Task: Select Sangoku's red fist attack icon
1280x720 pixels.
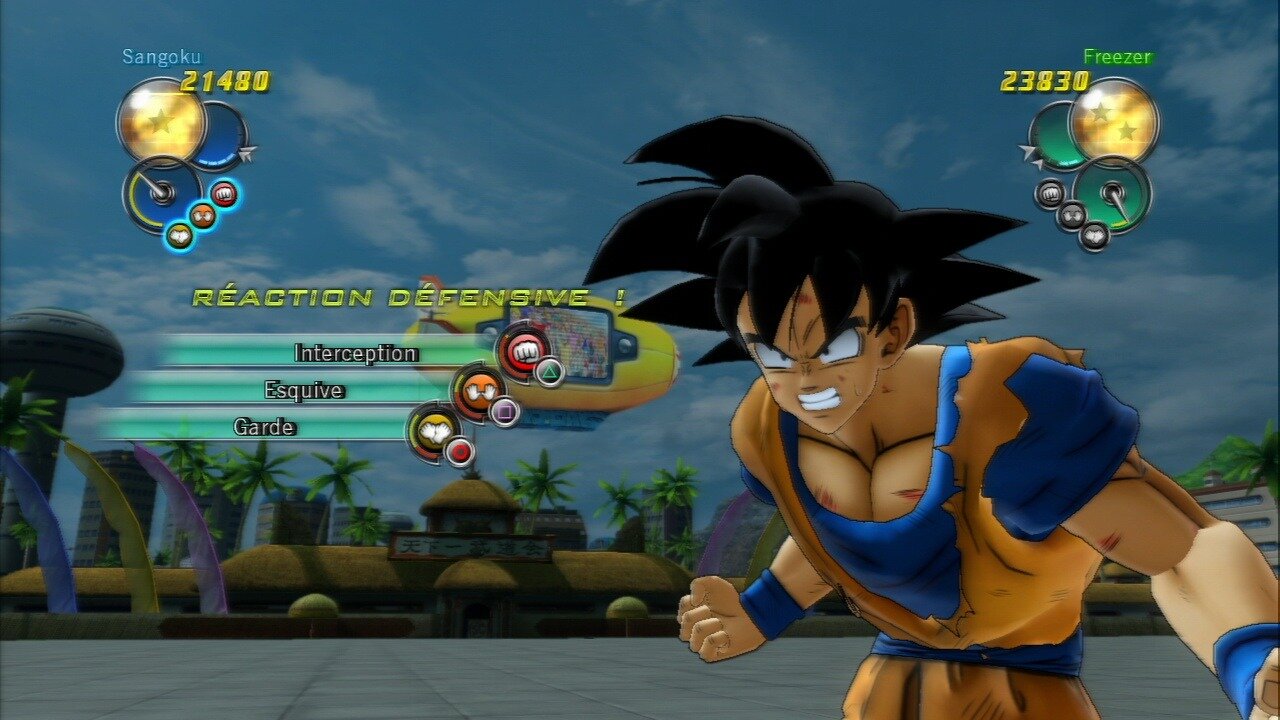Action: [x=225, y=194]
